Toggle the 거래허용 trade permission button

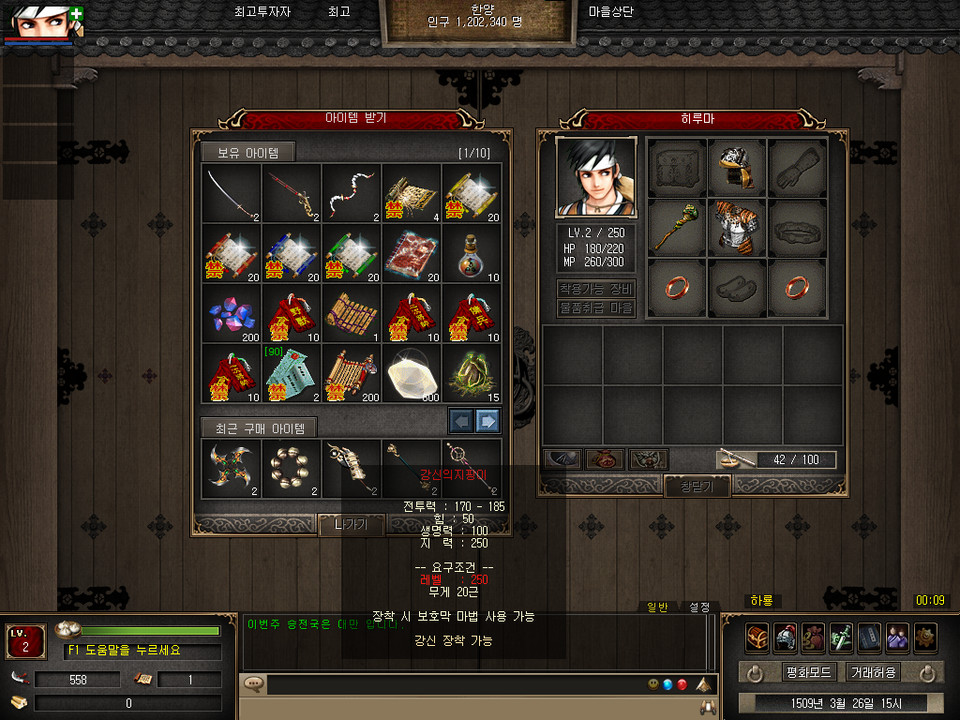[x=873, y=672]
